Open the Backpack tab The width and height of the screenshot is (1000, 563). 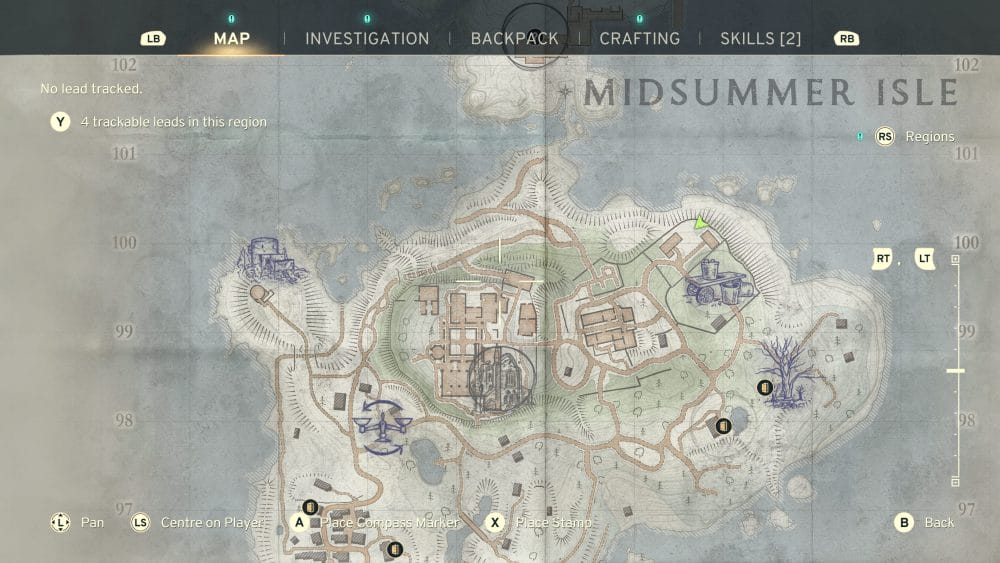pos(514,39)
